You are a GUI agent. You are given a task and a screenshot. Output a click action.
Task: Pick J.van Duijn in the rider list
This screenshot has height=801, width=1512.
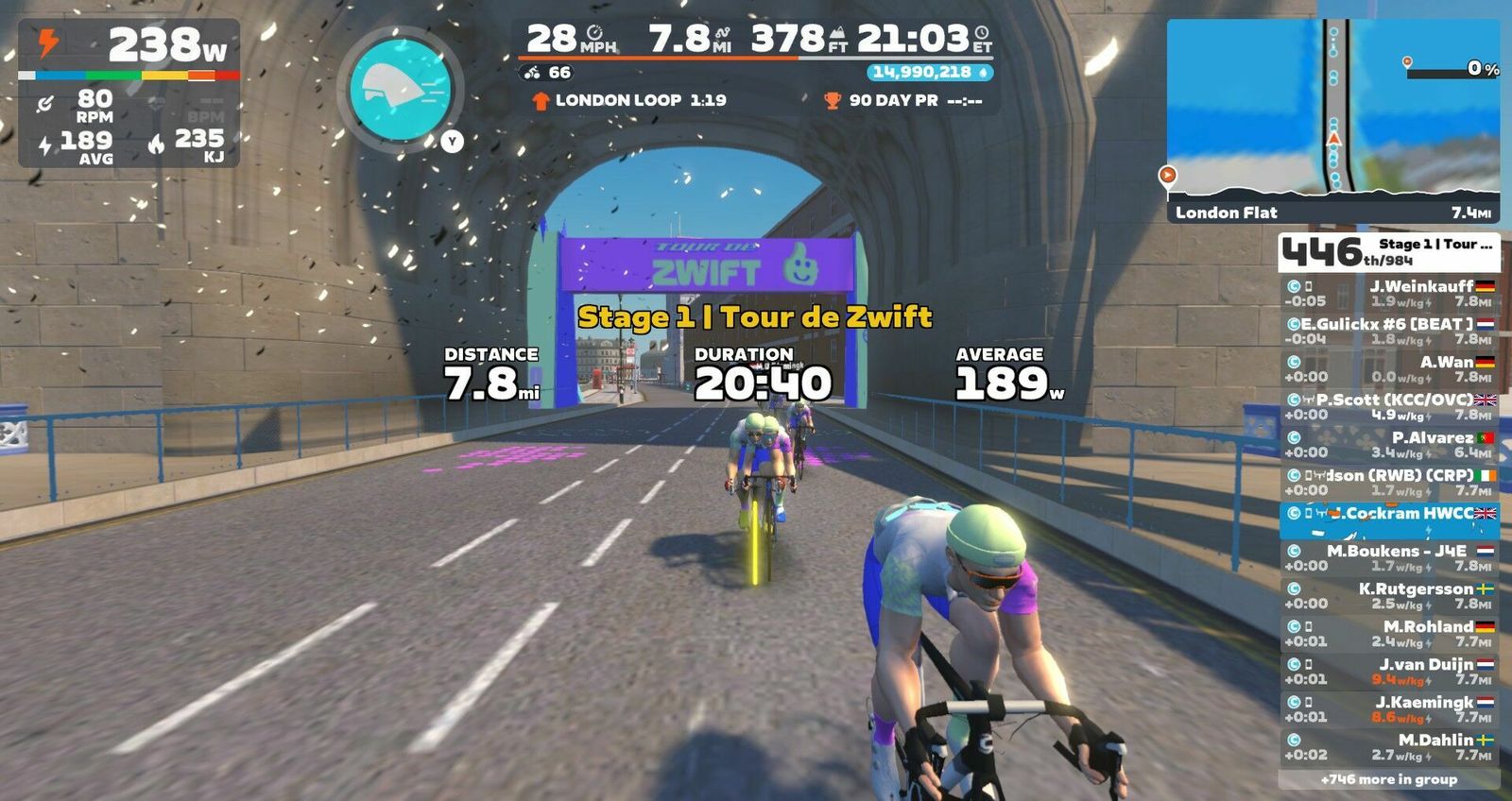[1388, 671]
